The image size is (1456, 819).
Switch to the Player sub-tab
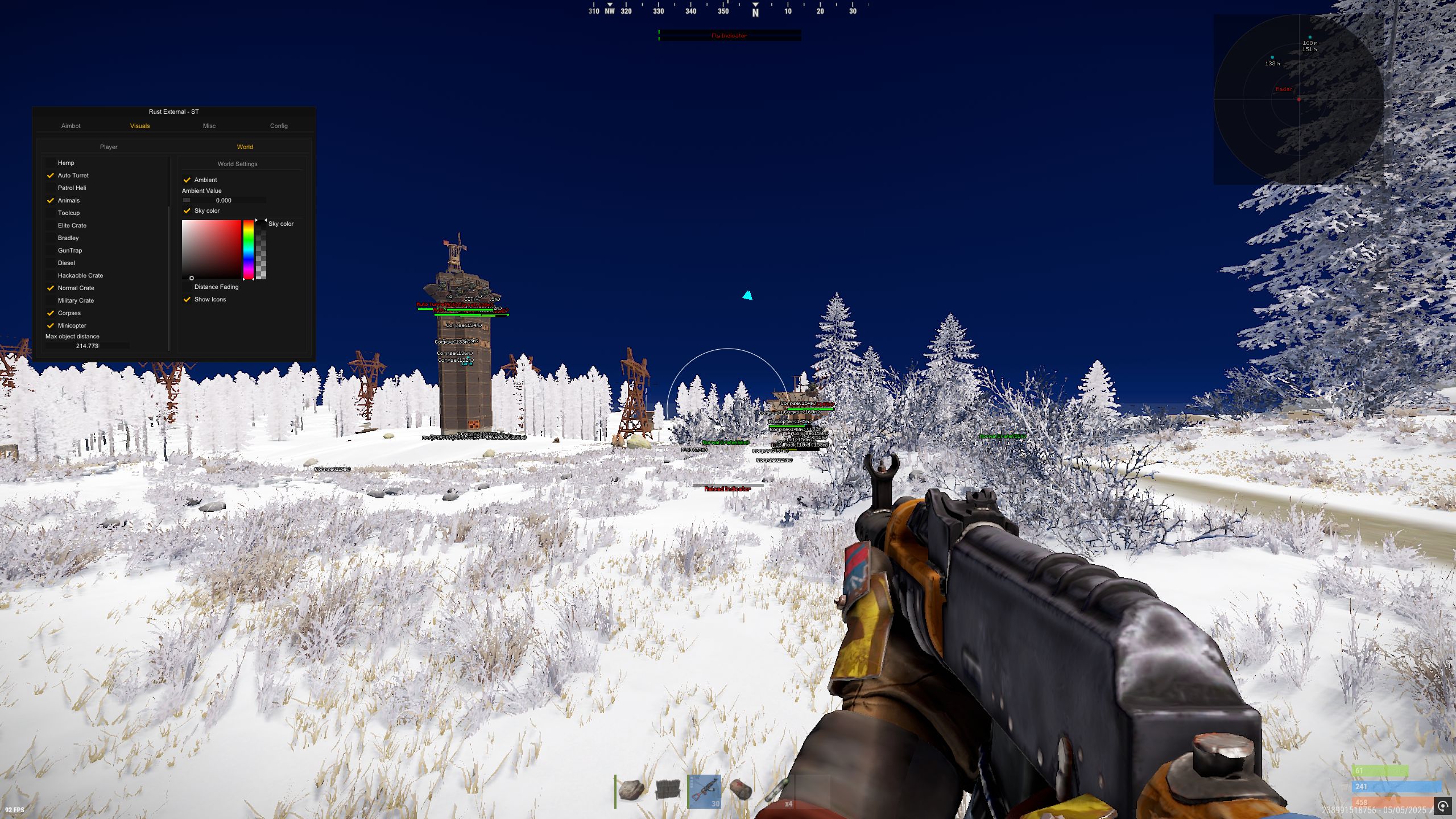[109, 147]
